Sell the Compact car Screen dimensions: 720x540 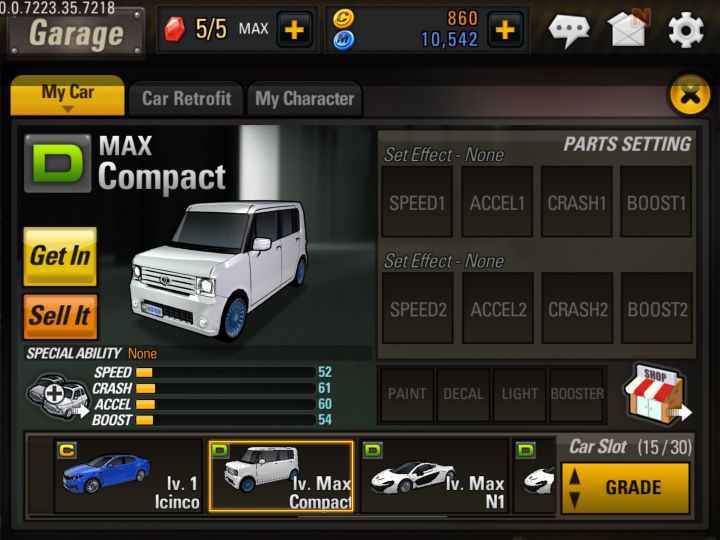point(60,316)
